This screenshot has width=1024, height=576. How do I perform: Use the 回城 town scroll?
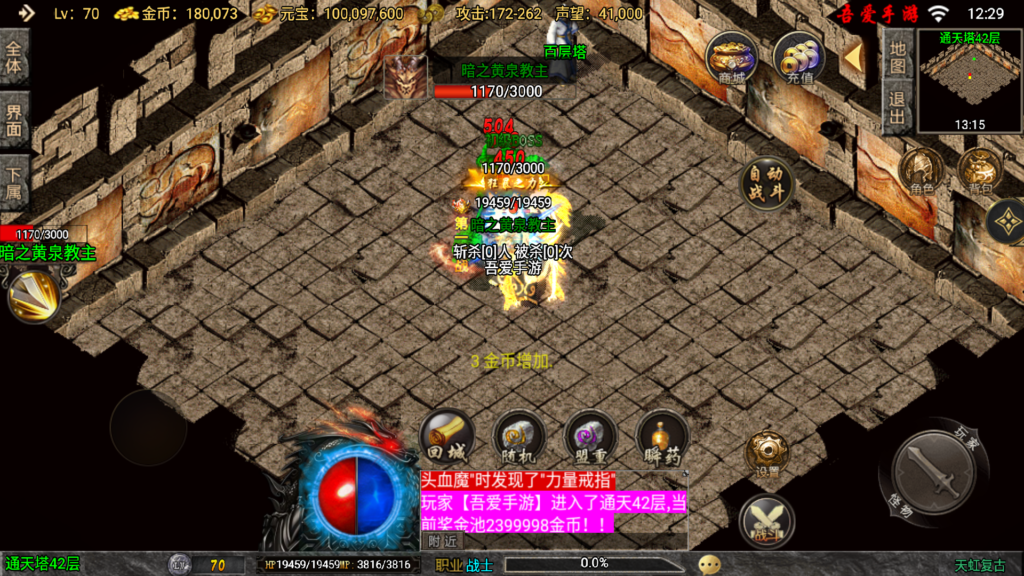point(446,437)
